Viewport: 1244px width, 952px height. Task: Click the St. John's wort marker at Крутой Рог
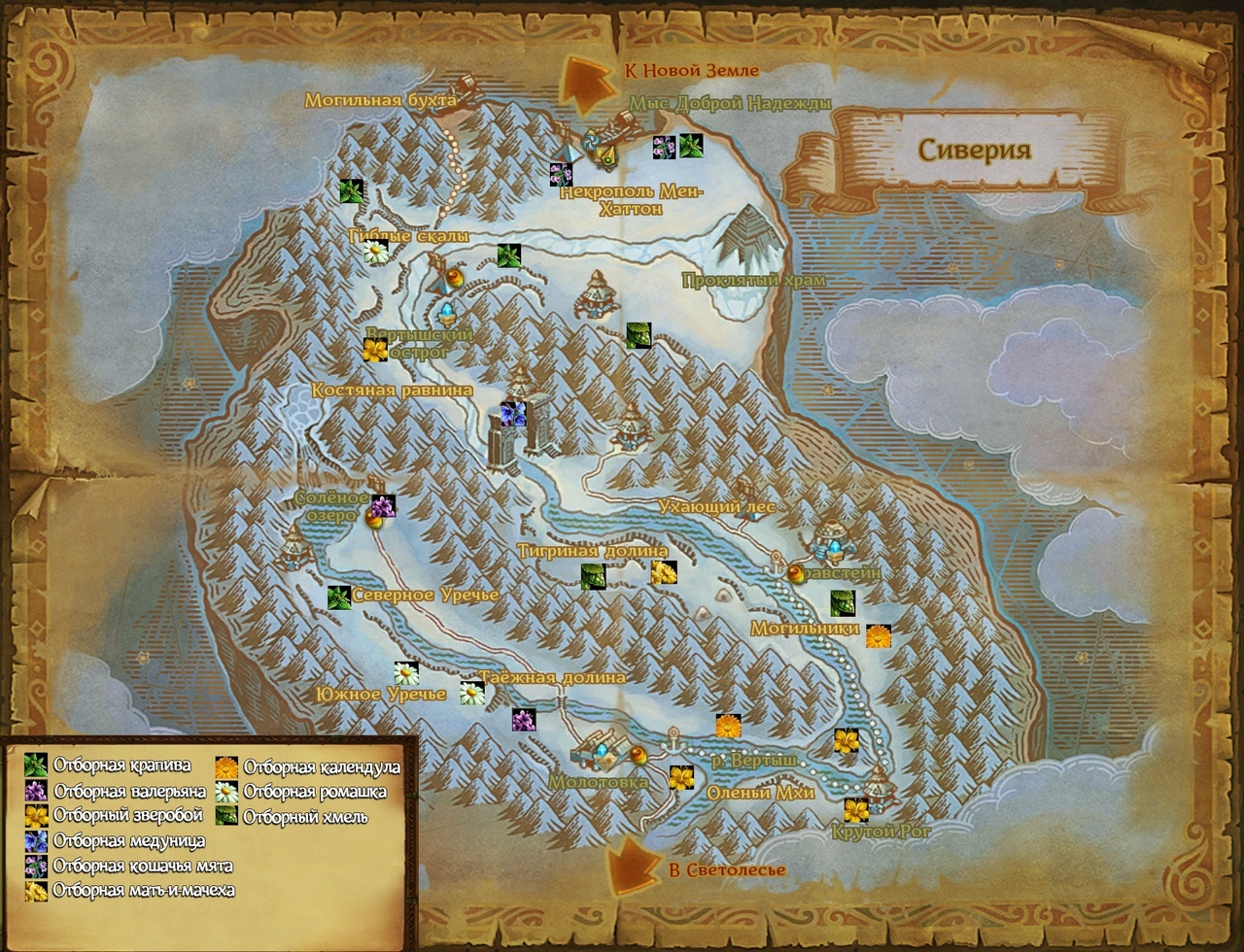[x=856, y=810]
